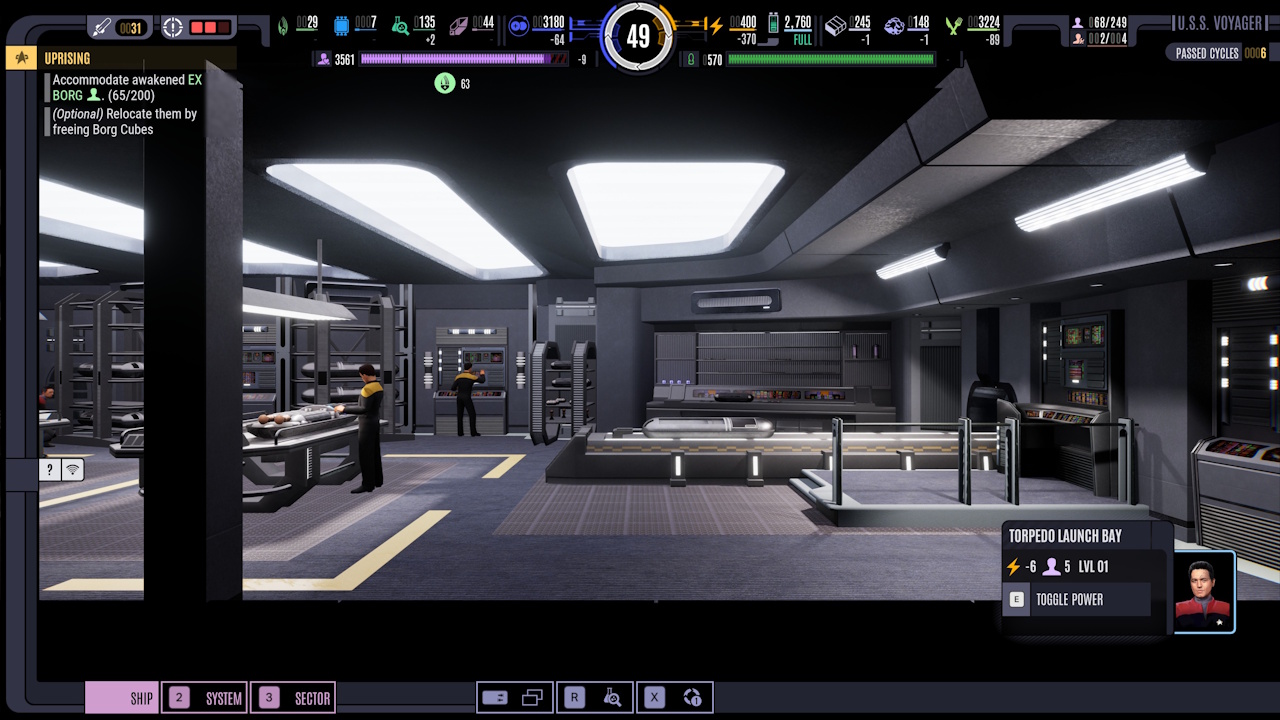Click the question mark help button
This screenshot has height=720, width=1280.
point(49,469)
